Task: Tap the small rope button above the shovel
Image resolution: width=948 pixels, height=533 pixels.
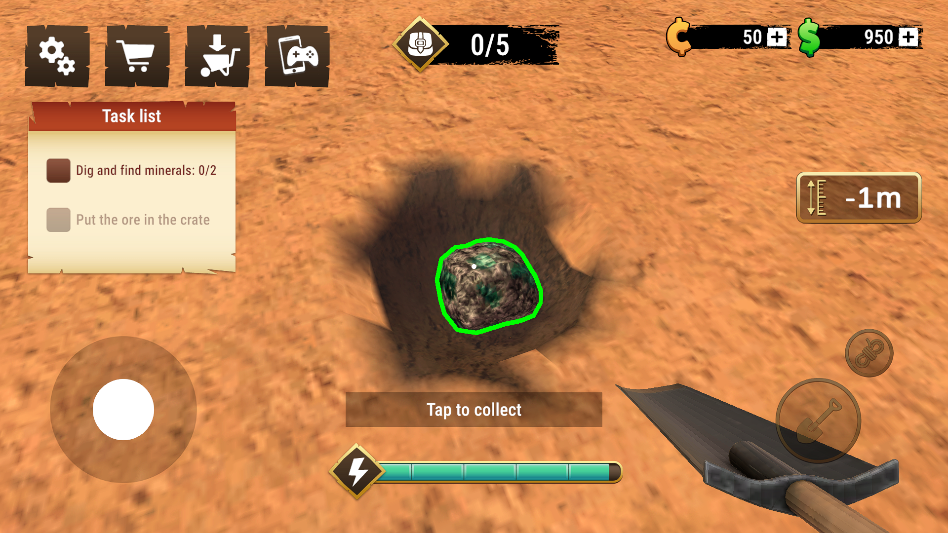Action: click(x=868, y=353)
